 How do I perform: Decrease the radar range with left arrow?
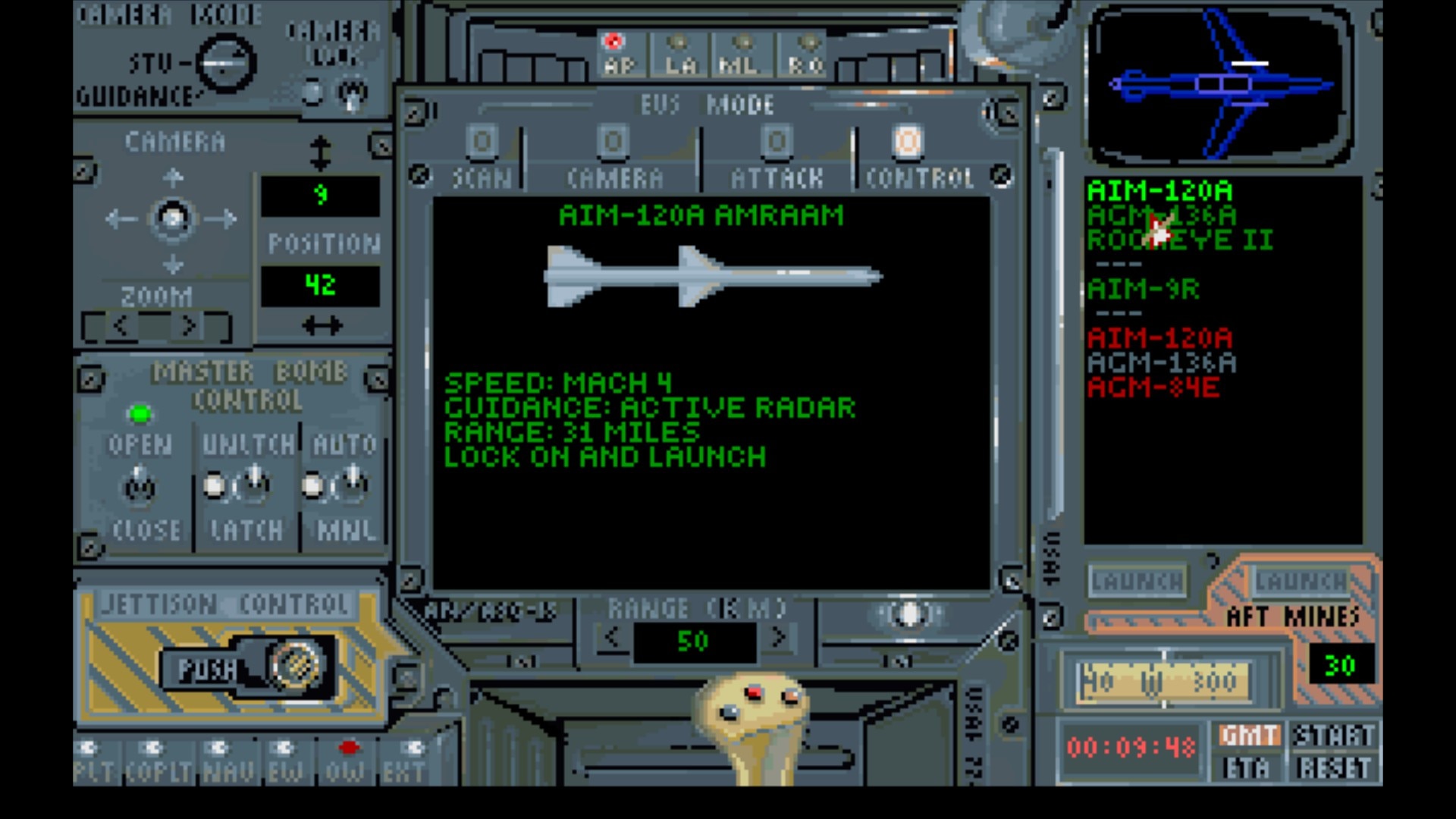click(611, 639)
